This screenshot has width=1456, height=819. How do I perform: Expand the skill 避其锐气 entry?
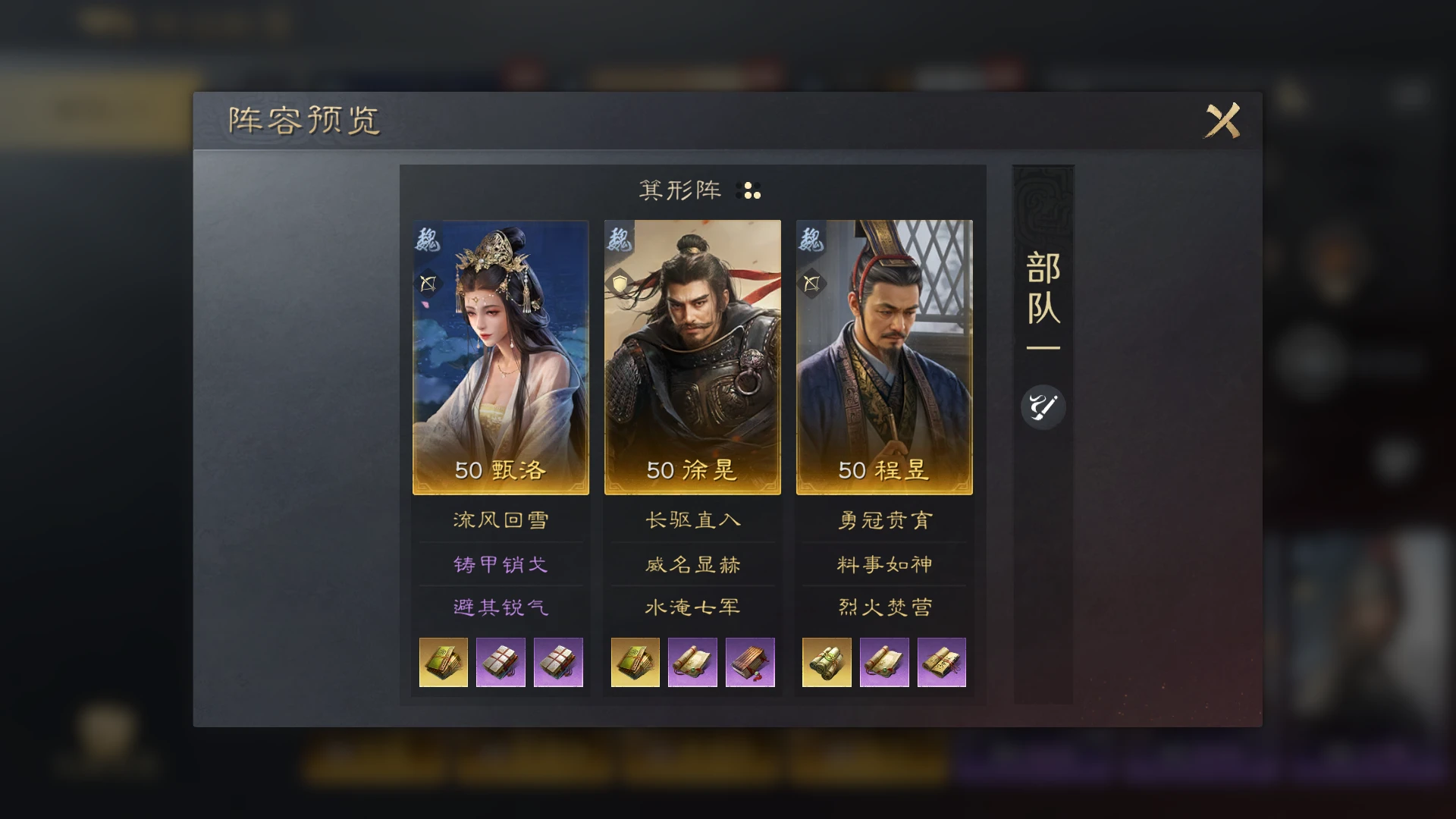(499, 607)
